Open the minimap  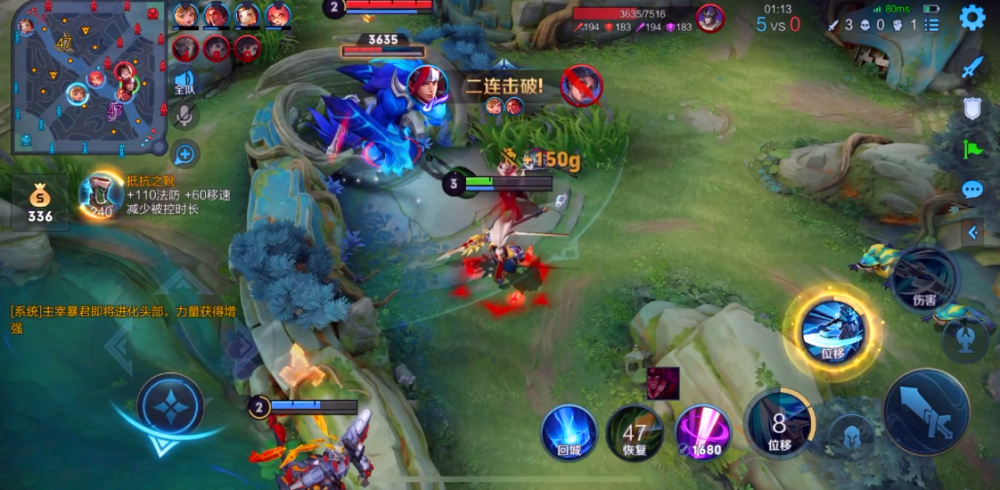(x=88, y=78)
